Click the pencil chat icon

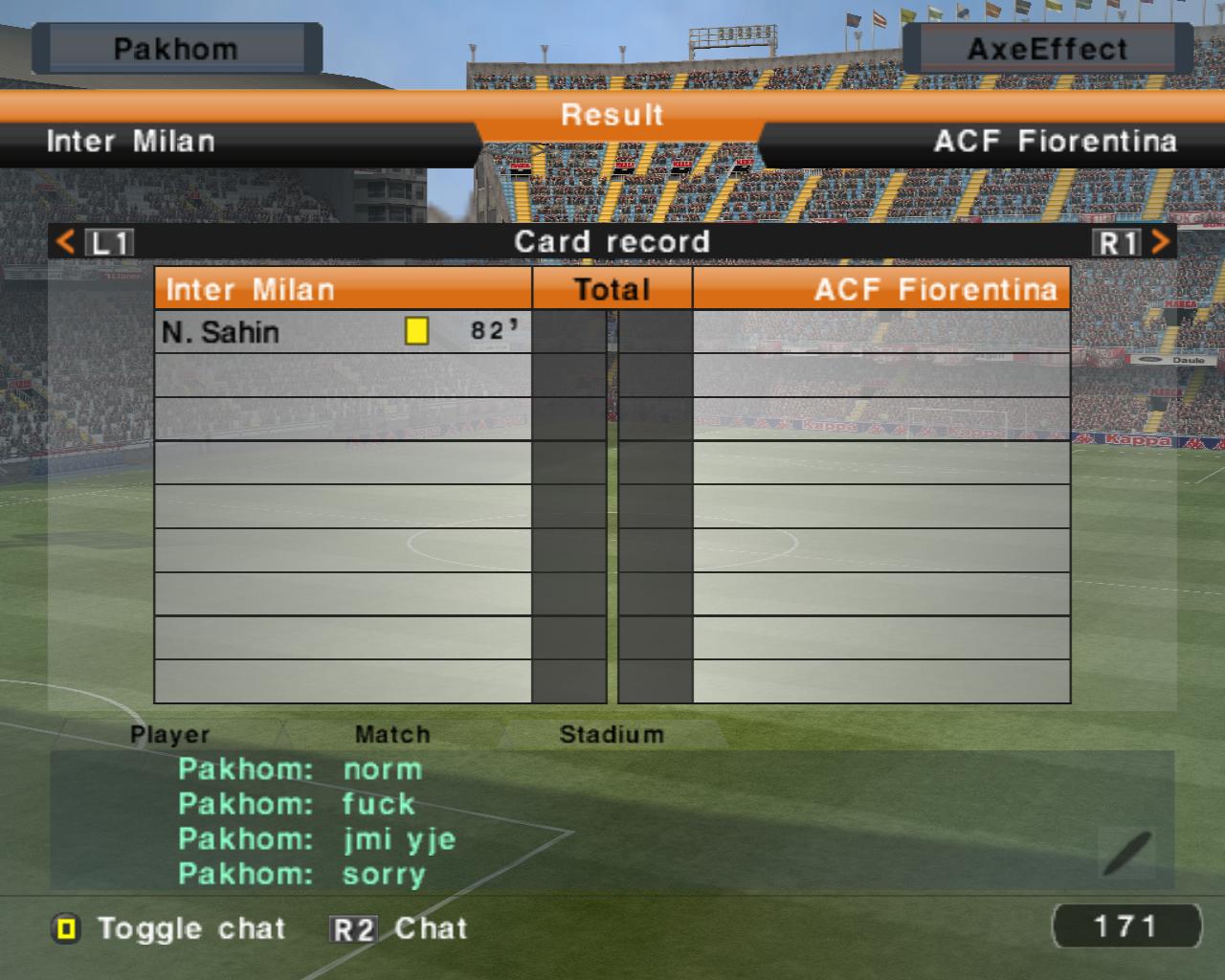coord(1127,854)
